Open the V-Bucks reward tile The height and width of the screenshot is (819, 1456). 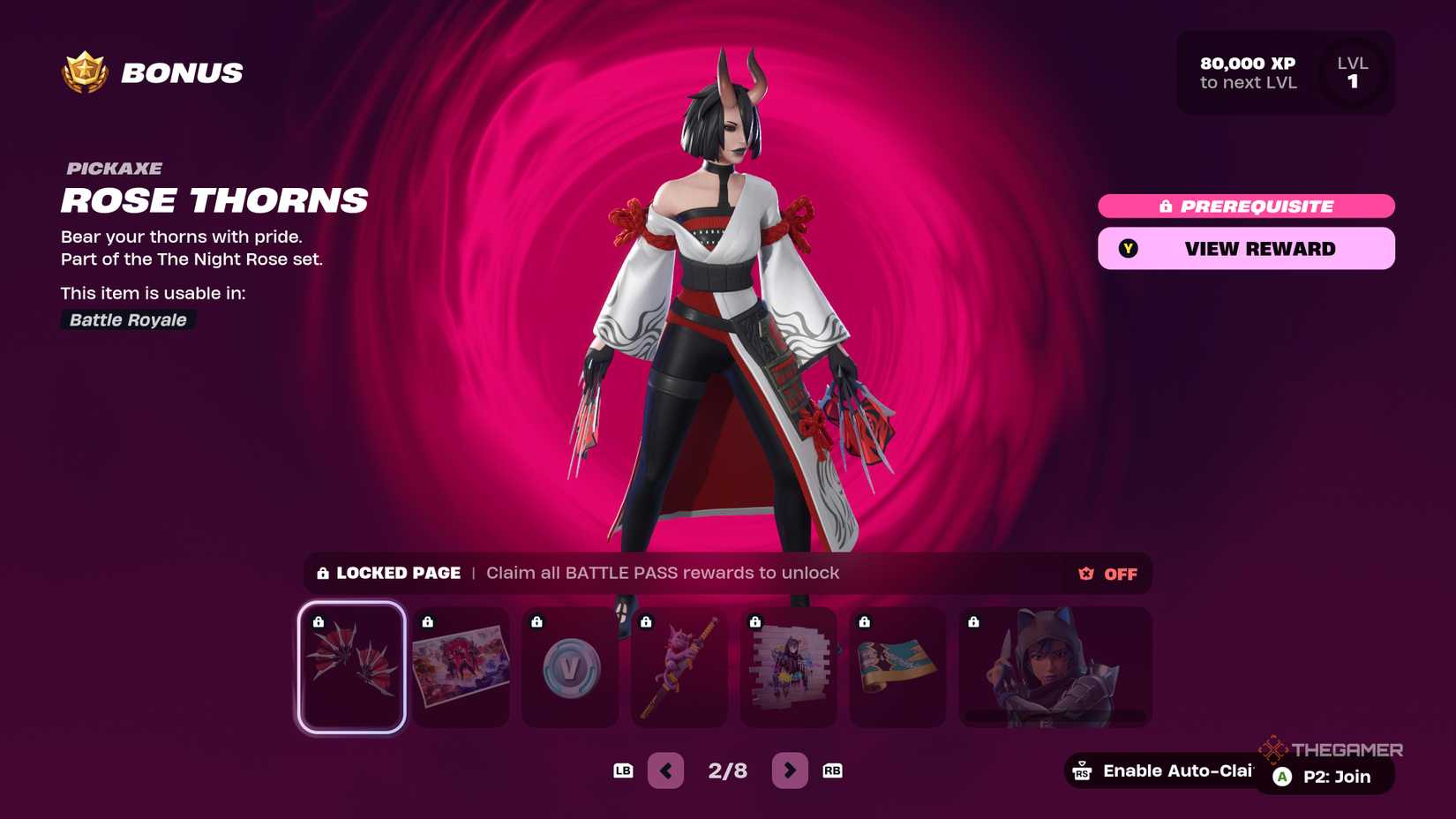click(x=570, y=668)
